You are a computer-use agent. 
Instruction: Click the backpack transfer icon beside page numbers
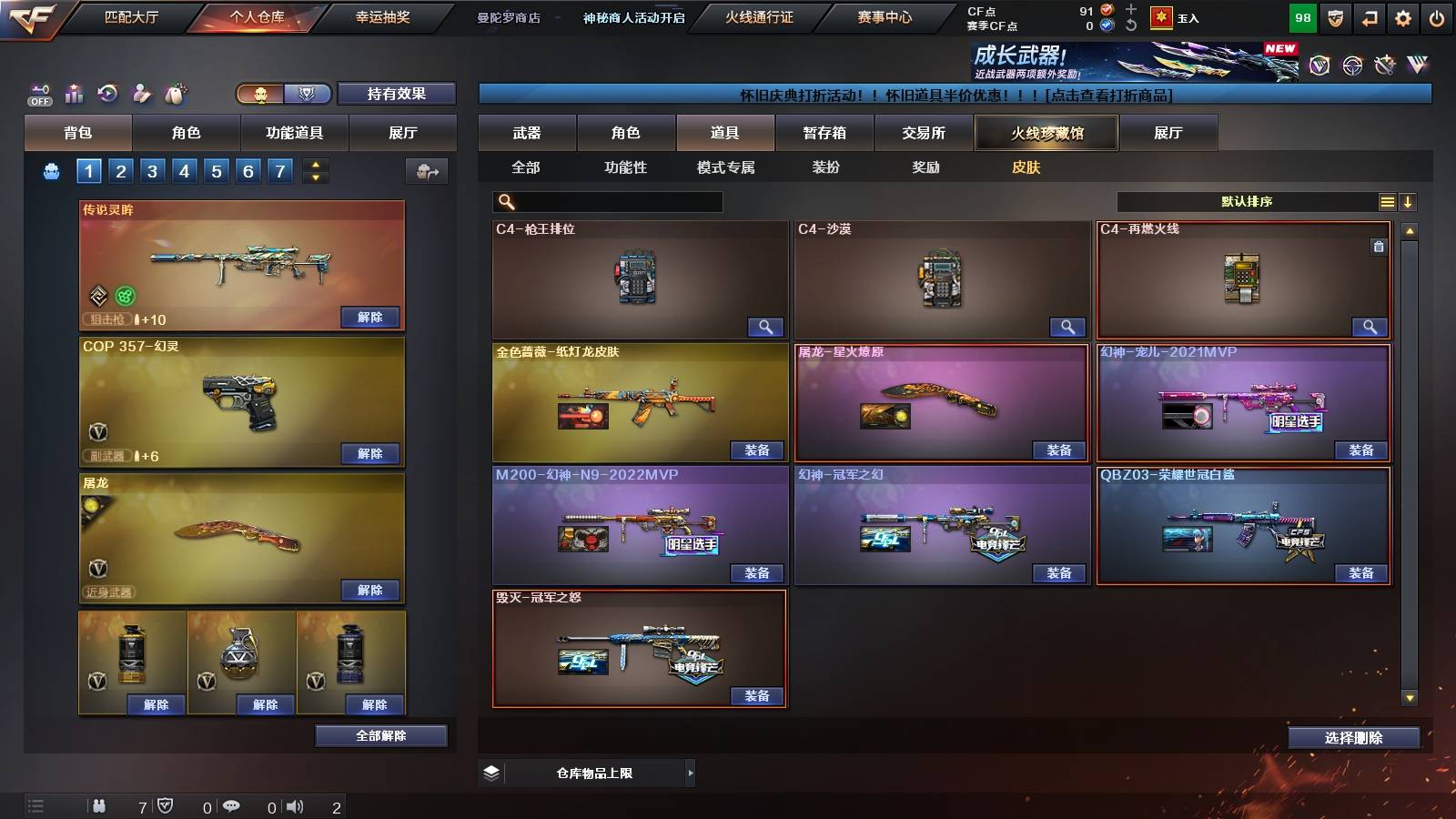(426, 170)
